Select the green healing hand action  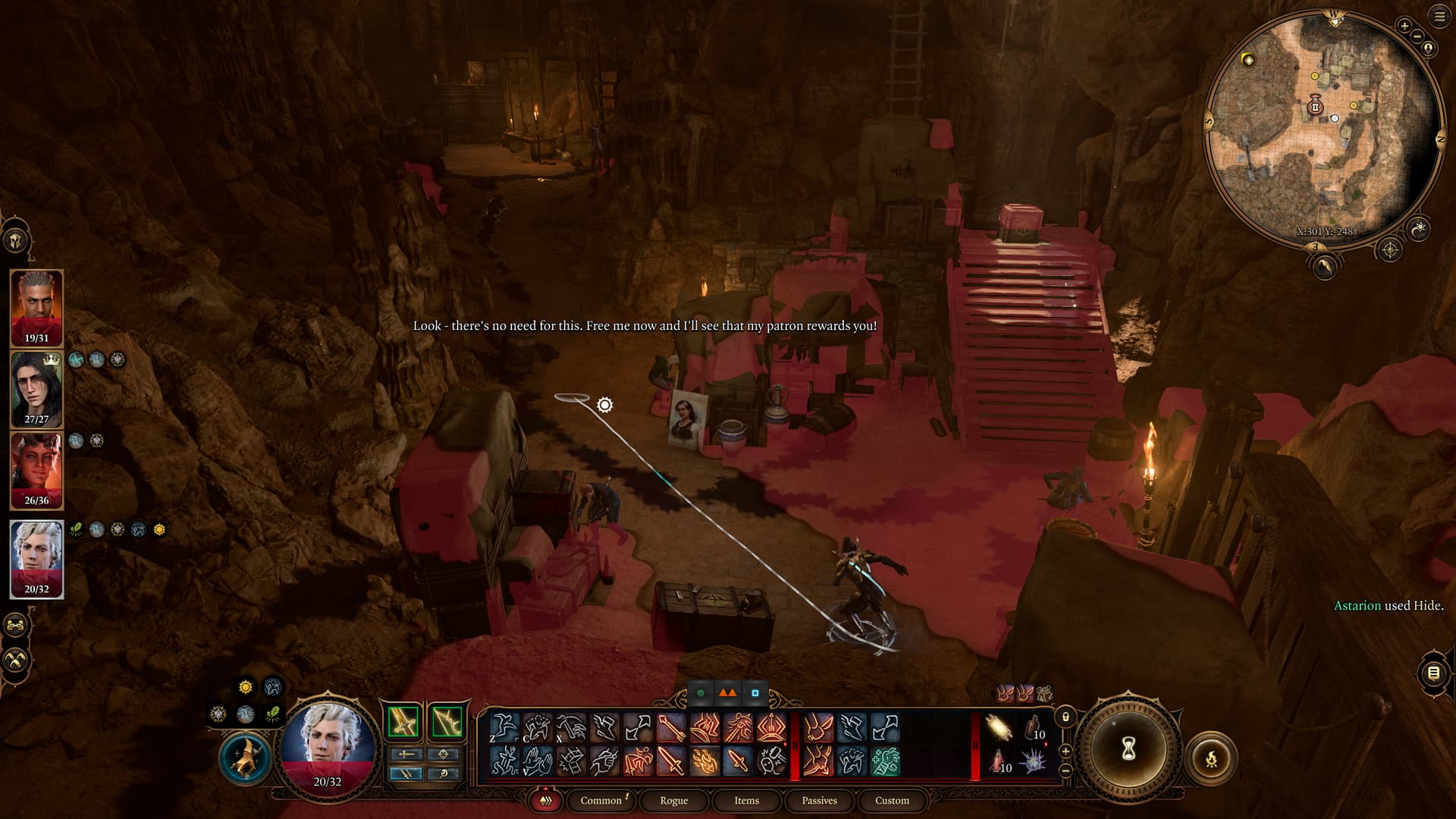pos(885,761)
